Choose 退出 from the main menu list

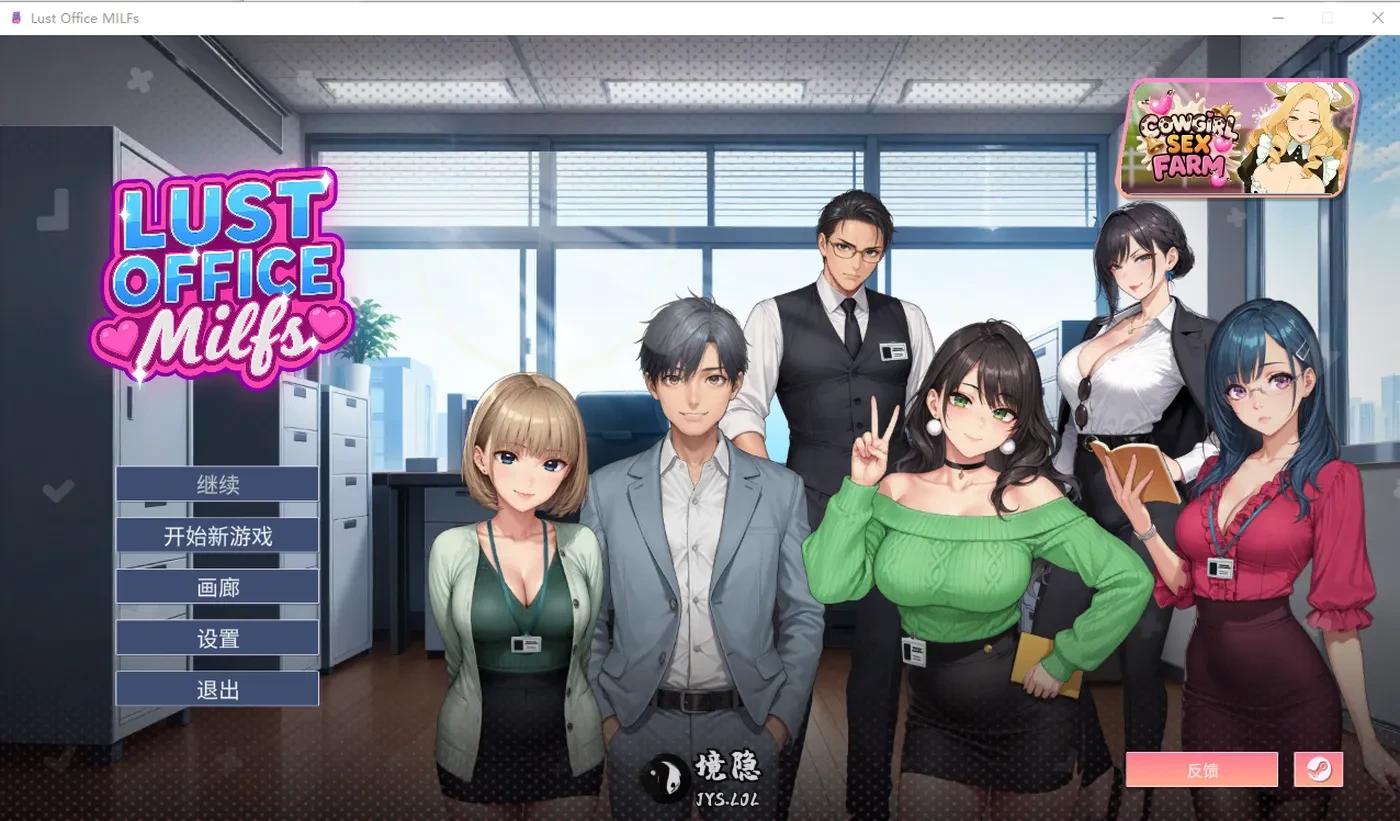216,688
